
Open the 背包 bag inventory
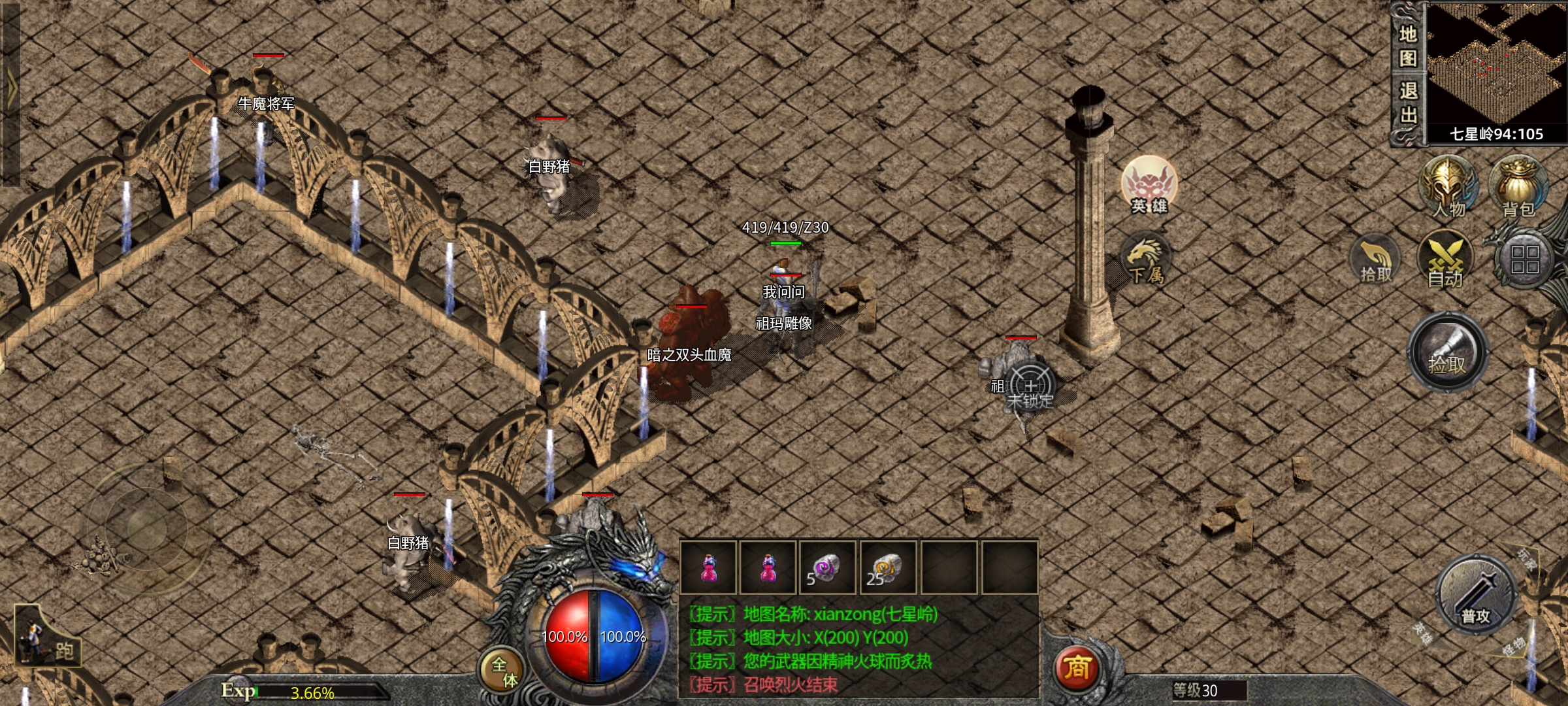click(x=1518, y=188)
